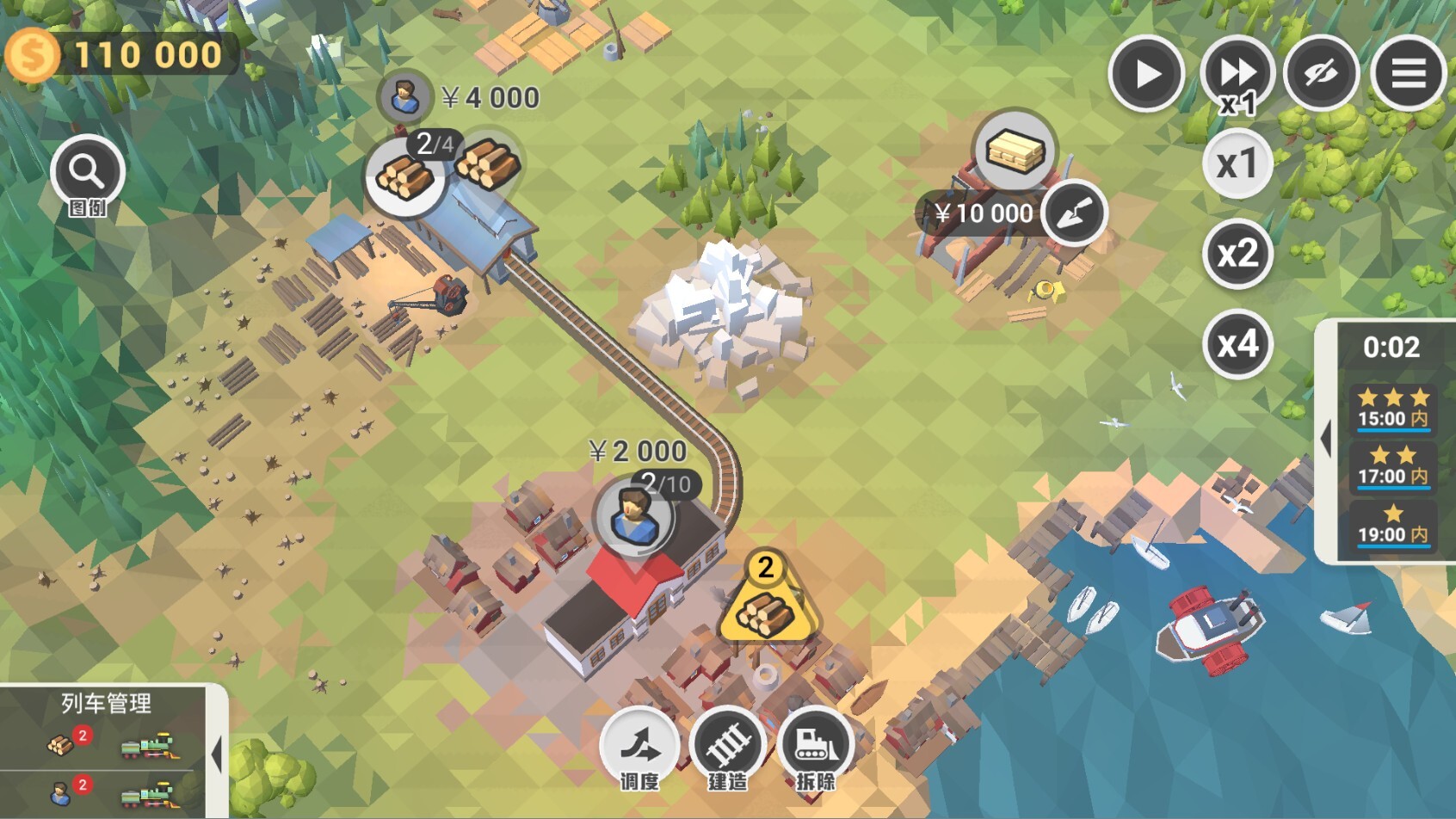Build the ¥10 000 plank factory via trowel
Image resolution: width=1456 pixels, height=819 pixels.
point(1074,212)
